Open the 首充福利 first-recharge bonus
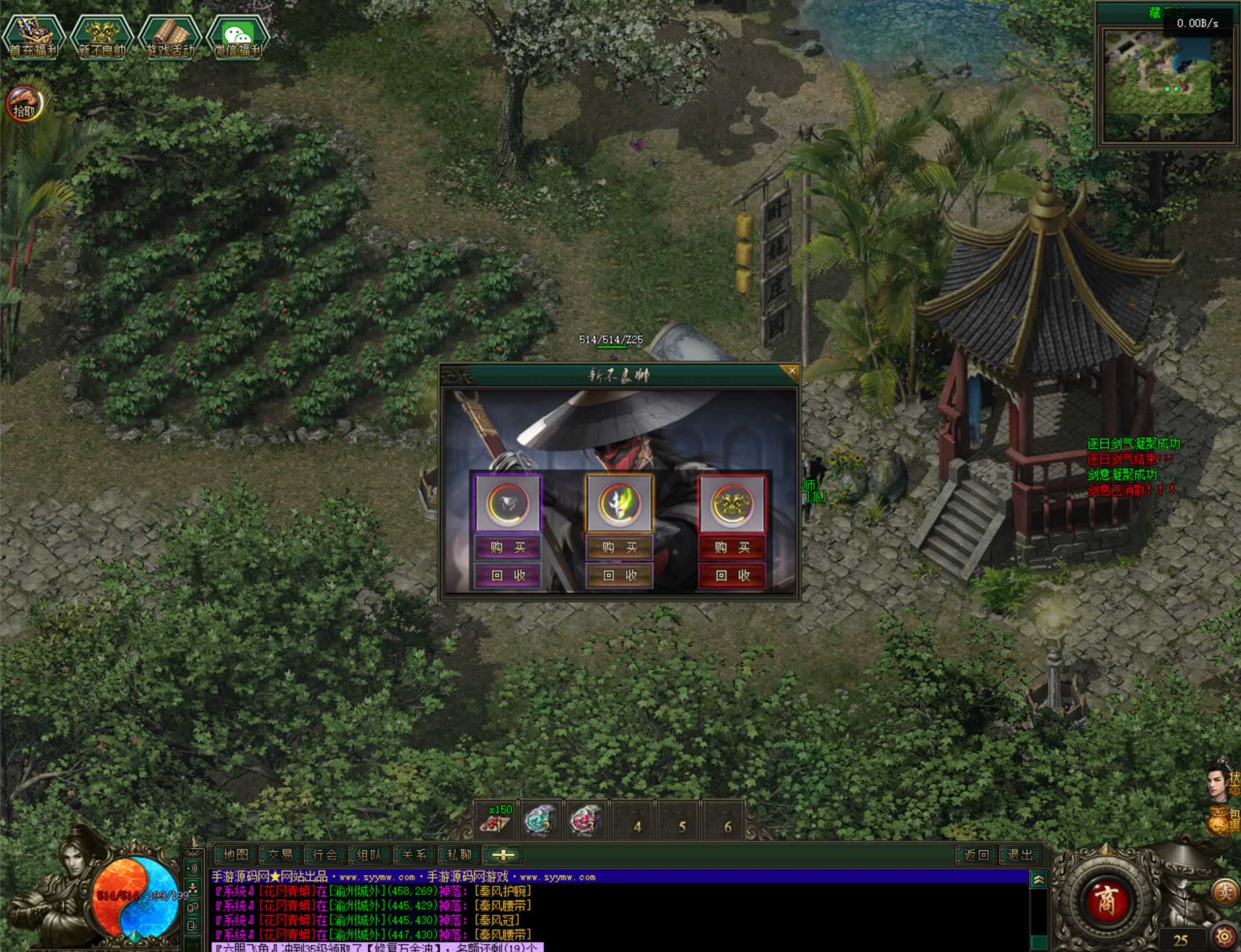The height and width of the screenshot is (952, 1241). tap(34, 37)
